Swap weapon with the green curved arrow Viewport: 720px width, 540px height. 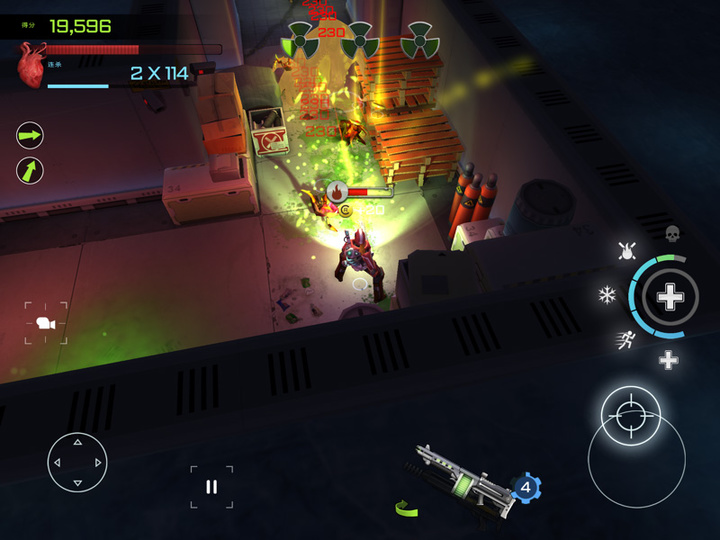pos(406,508)
